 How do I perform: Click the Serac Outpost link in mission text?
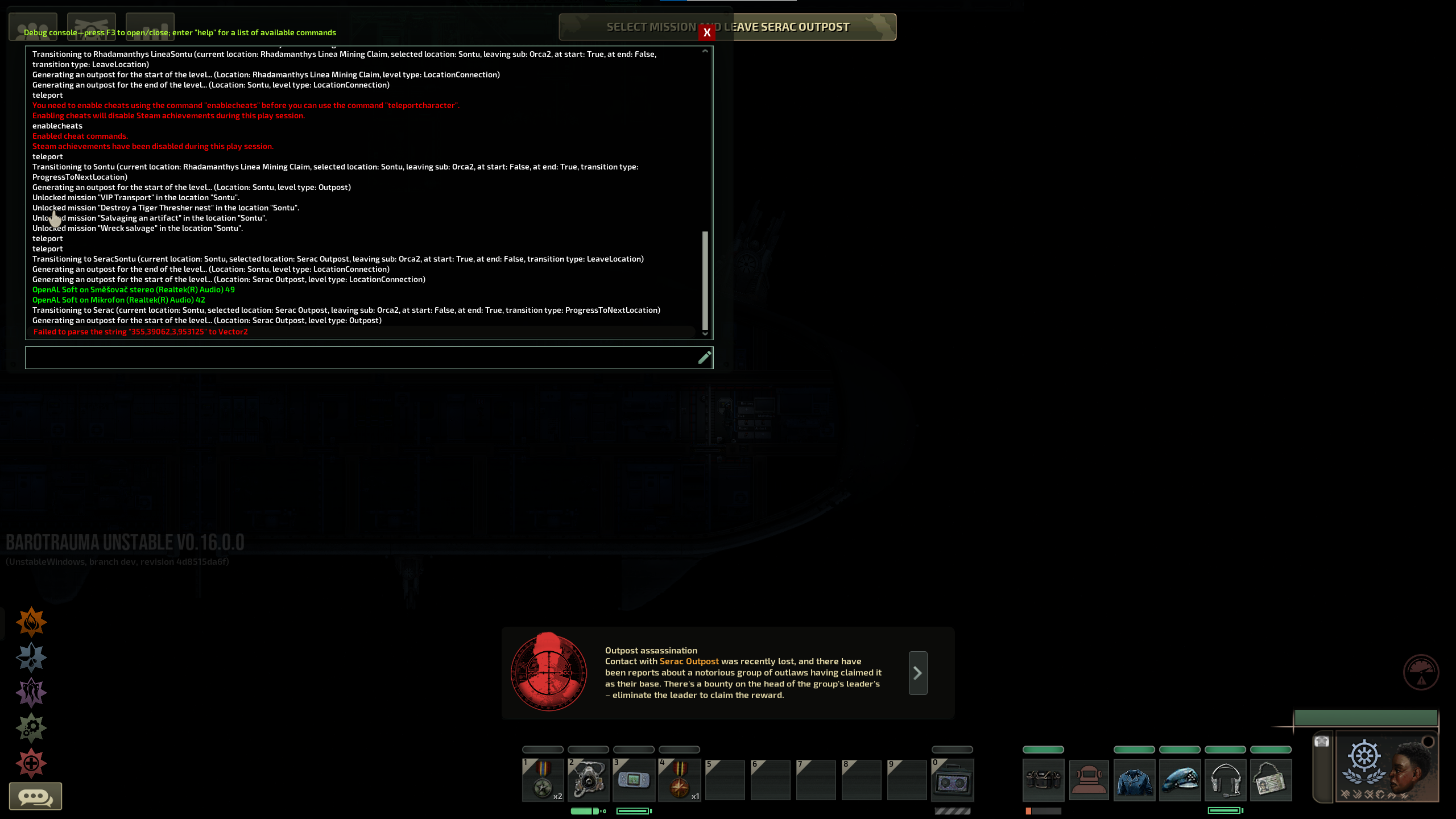tap(689, 661)
